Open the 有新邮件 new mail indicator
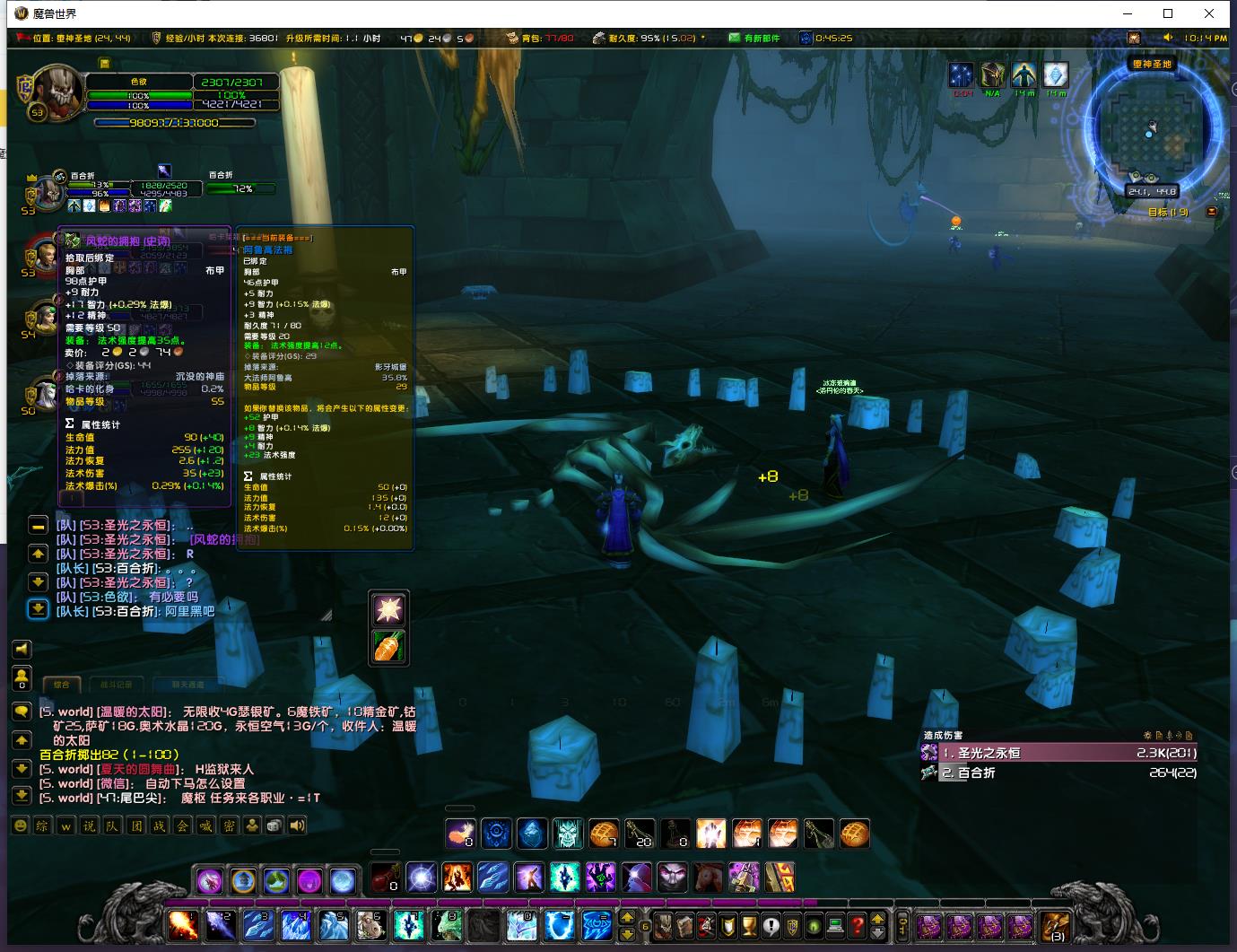The height and width of the screenshot is (952, 1237). [x=754, y=38]
